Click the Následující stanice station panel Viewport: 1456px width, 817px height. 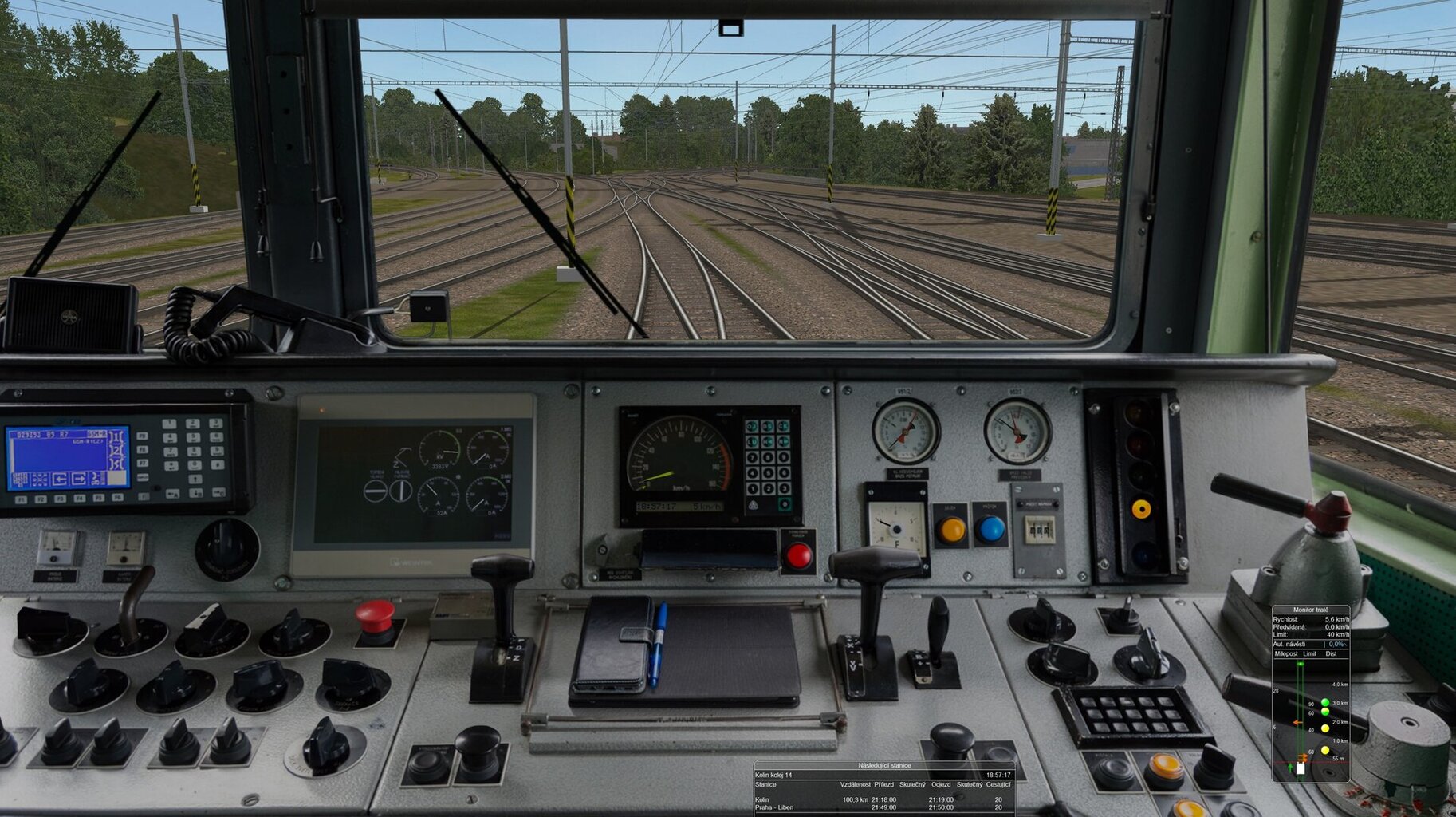tap(883, 787)
